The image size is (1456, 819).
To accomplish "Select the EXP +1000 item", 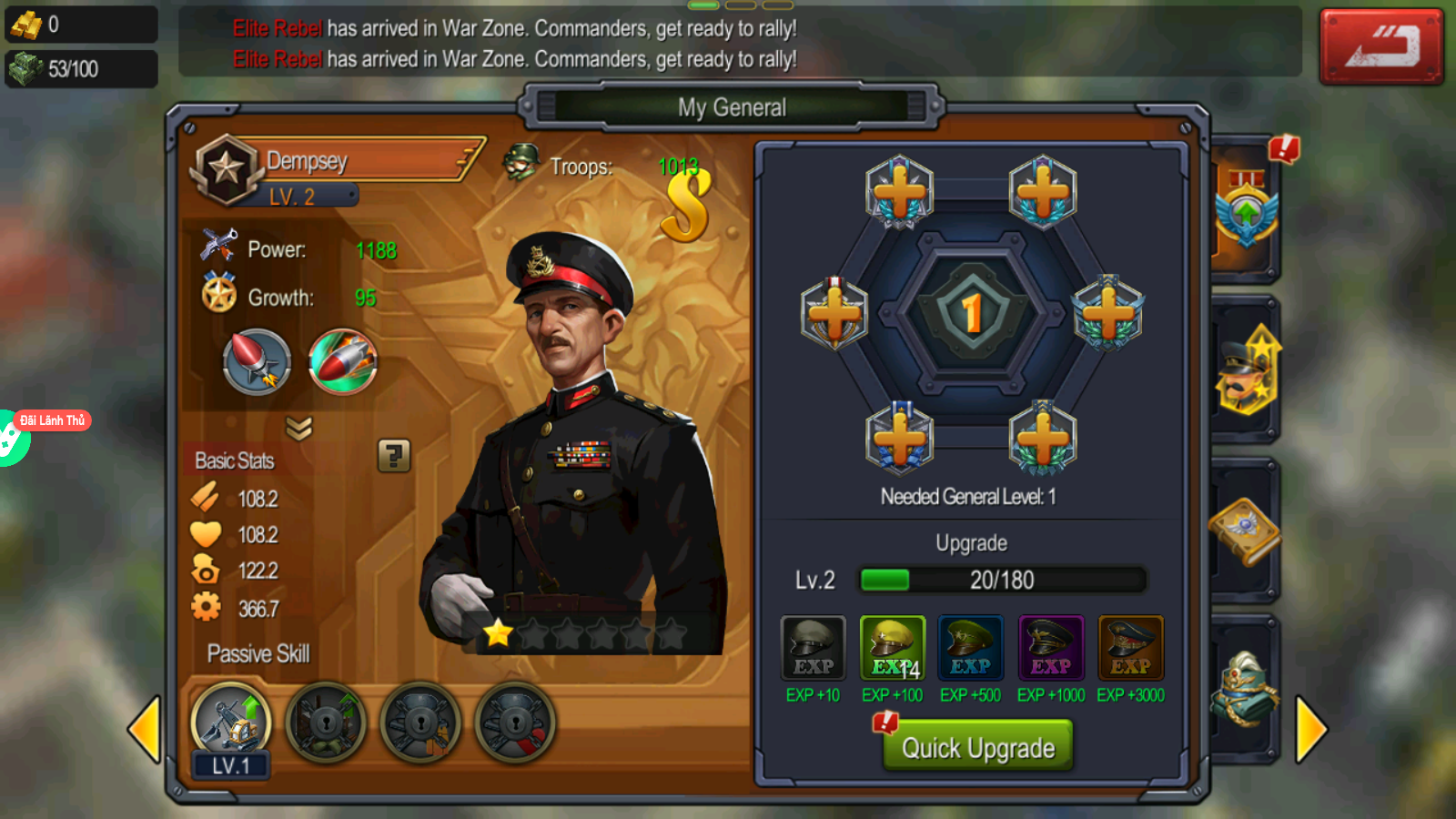I will (1050, 649).
